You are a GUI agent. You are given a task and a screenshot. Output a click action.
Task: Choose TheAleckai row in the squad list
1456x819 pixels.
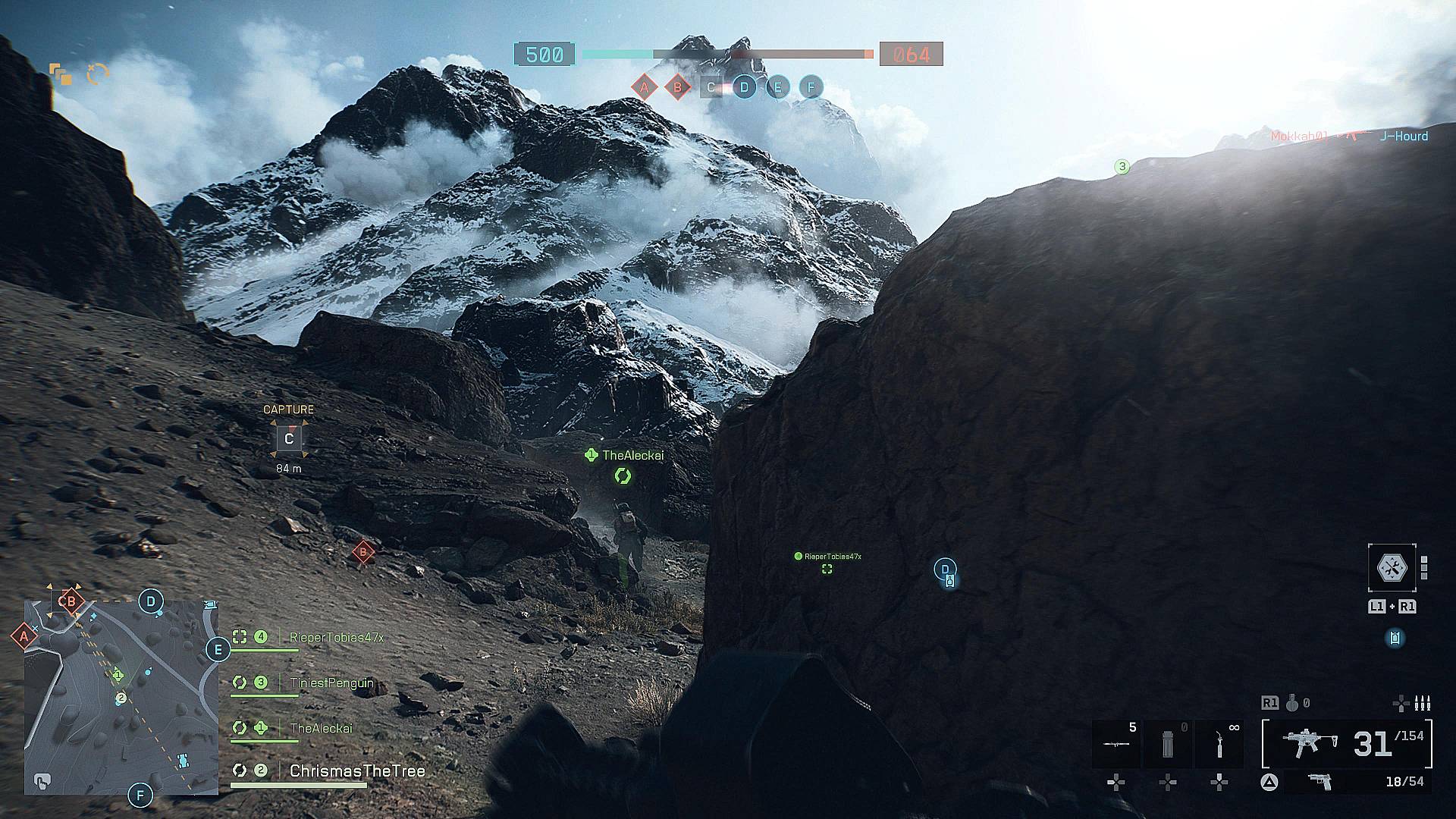321,728
